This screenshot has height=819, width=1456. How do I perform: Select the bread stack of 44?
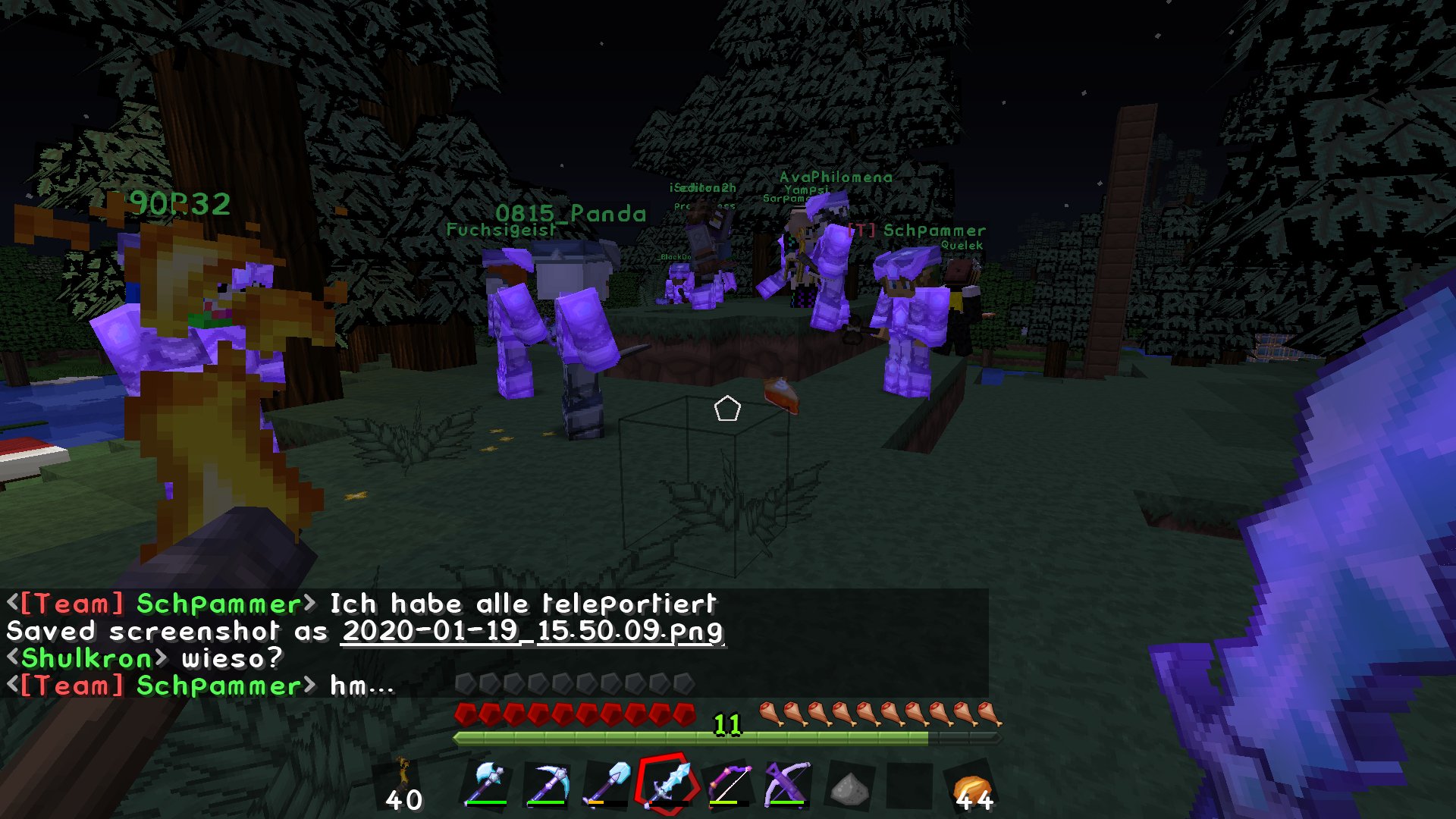tap(973, 789)
